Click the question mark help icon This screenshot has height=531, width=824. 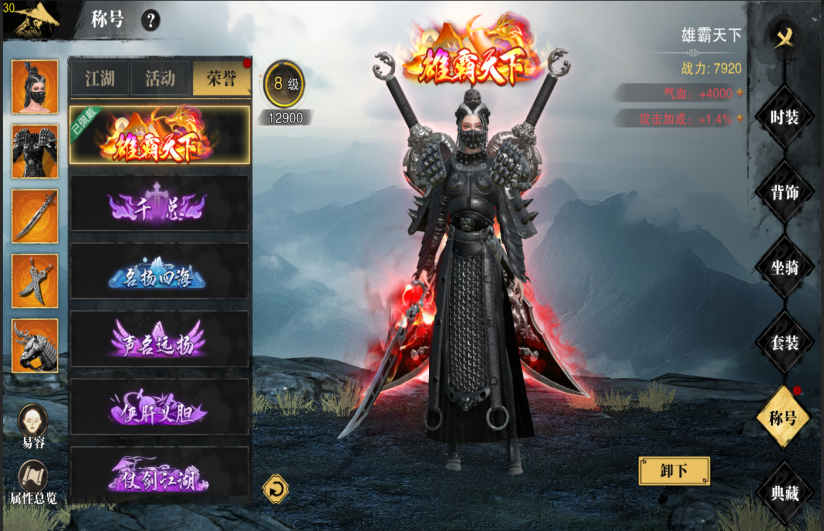[x=151, y=19]
